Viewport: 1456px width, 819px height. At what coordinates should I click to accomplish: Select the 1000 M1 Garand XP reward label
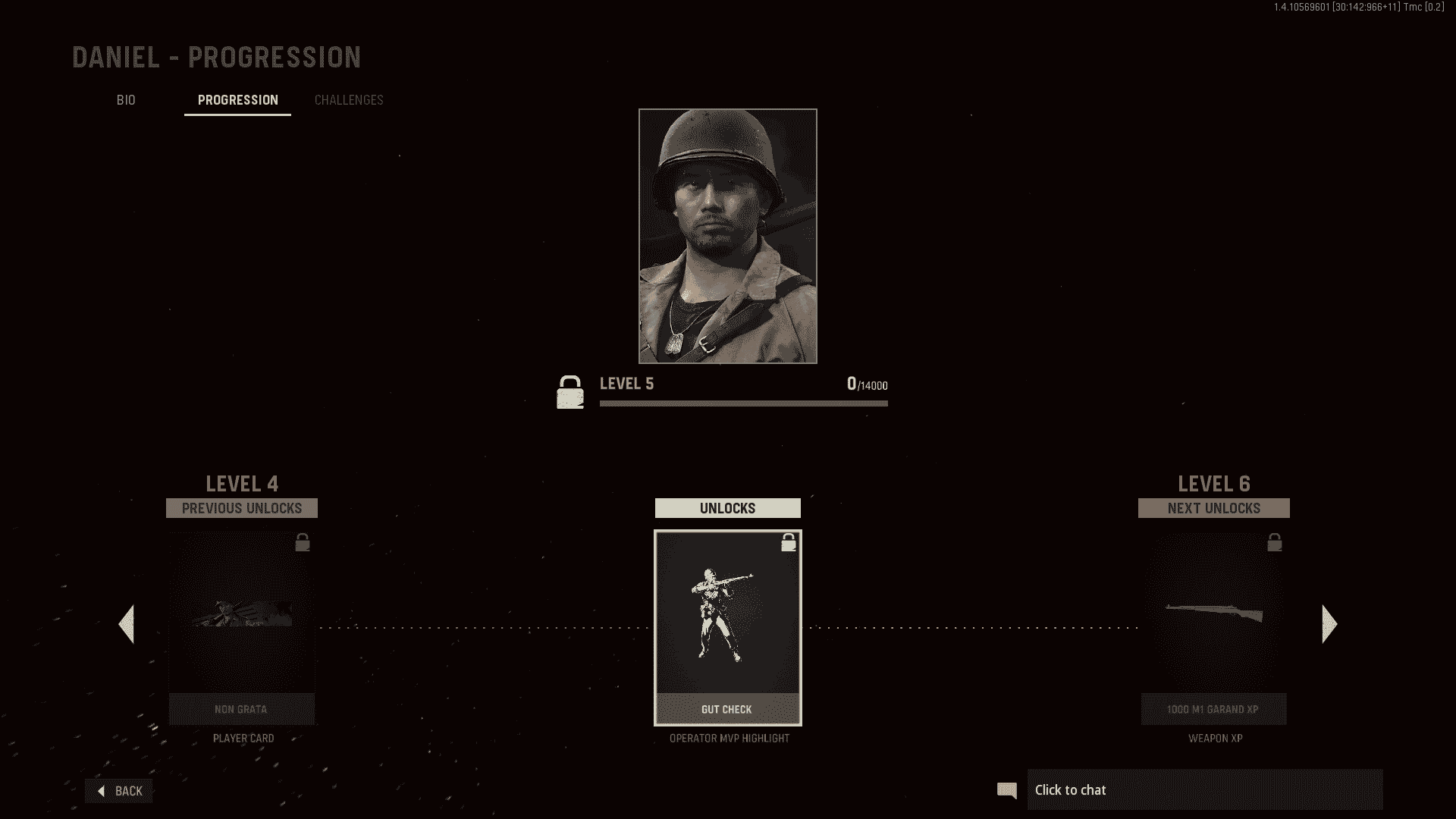[1213, 709]
